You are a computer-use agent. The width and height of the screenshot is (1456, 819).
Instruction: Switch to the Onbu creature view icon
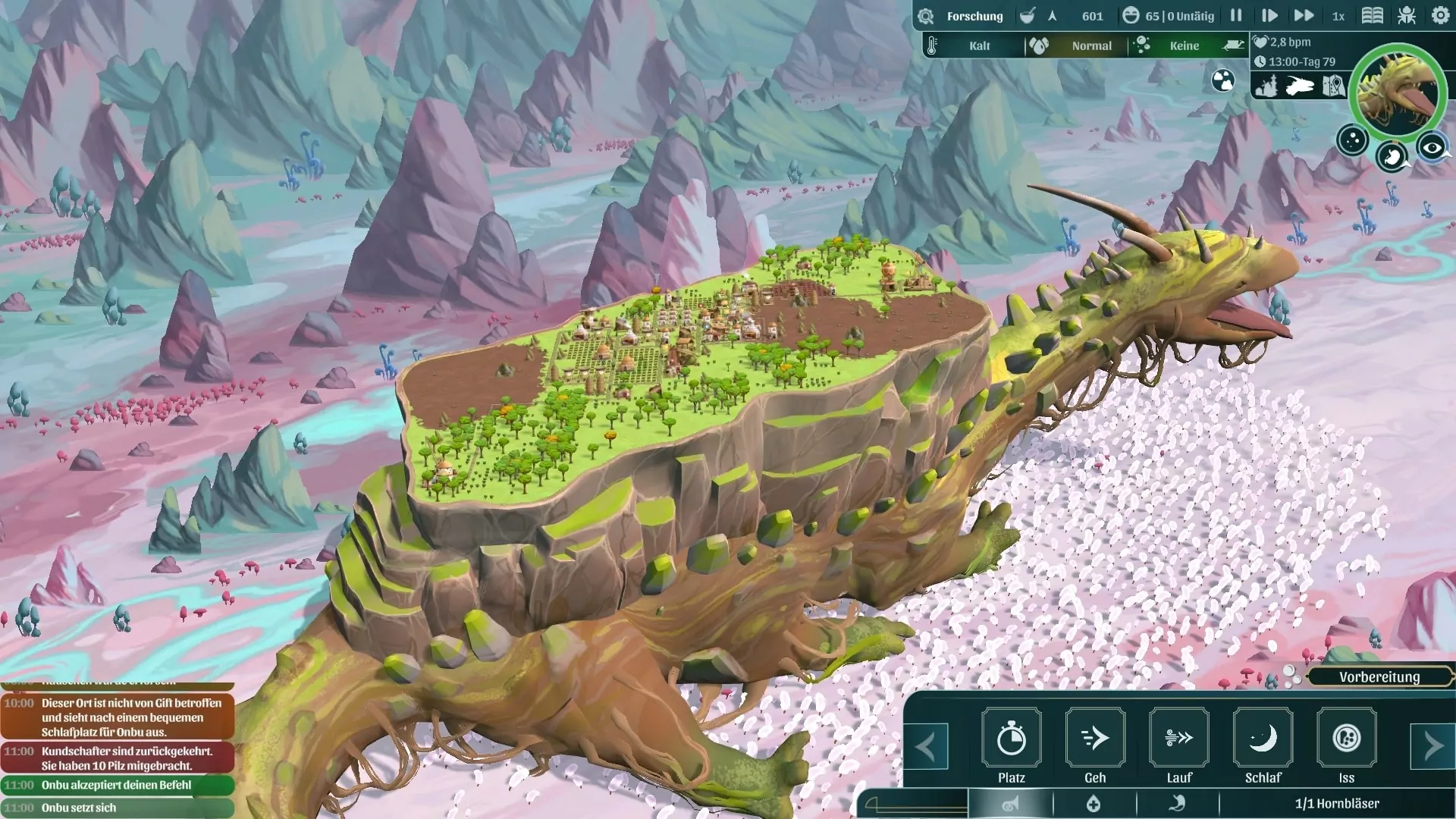pos(1300,86)
